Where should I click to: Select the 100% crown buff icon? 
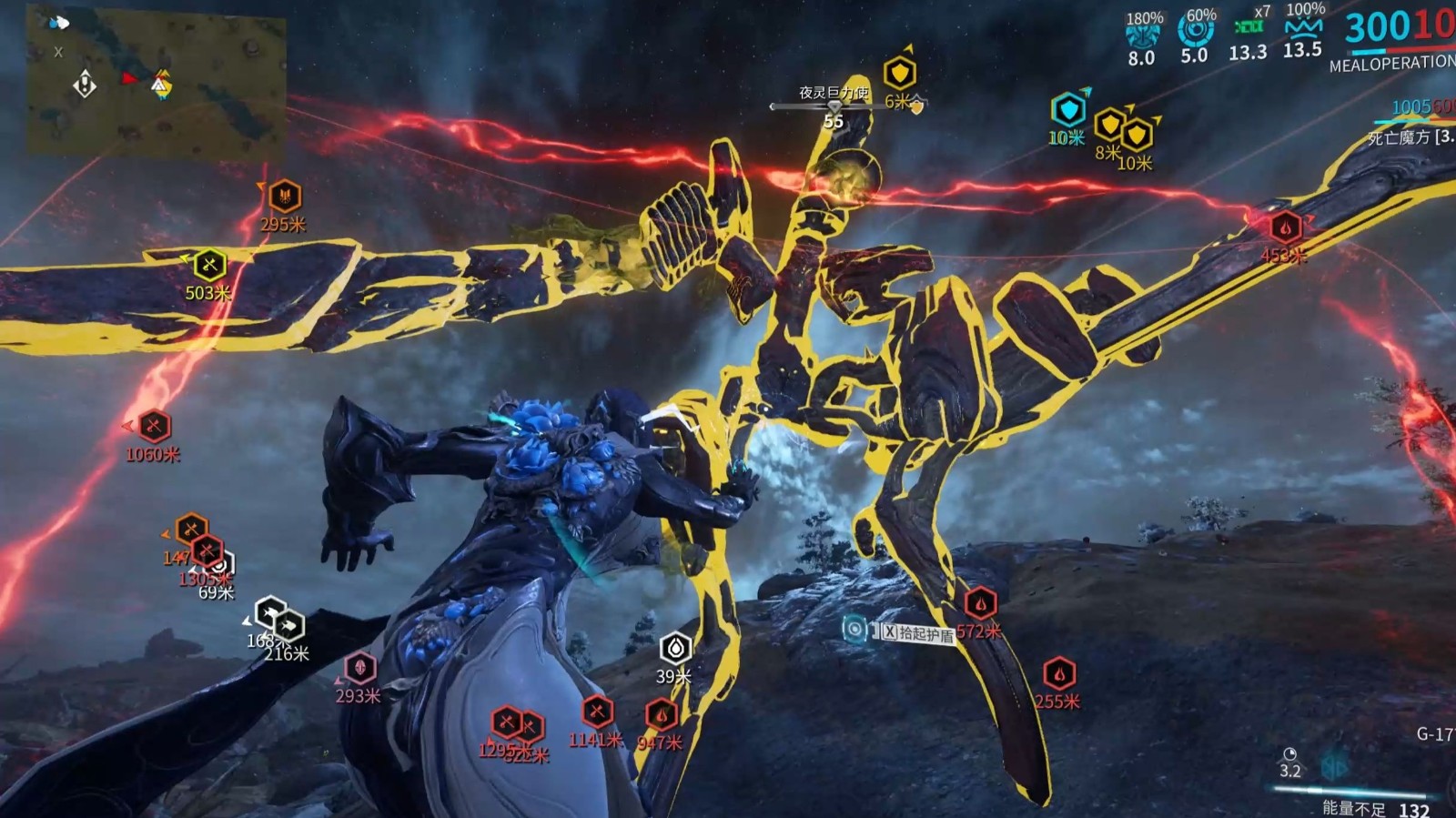pyautogui.click(x=1303, y=27)
